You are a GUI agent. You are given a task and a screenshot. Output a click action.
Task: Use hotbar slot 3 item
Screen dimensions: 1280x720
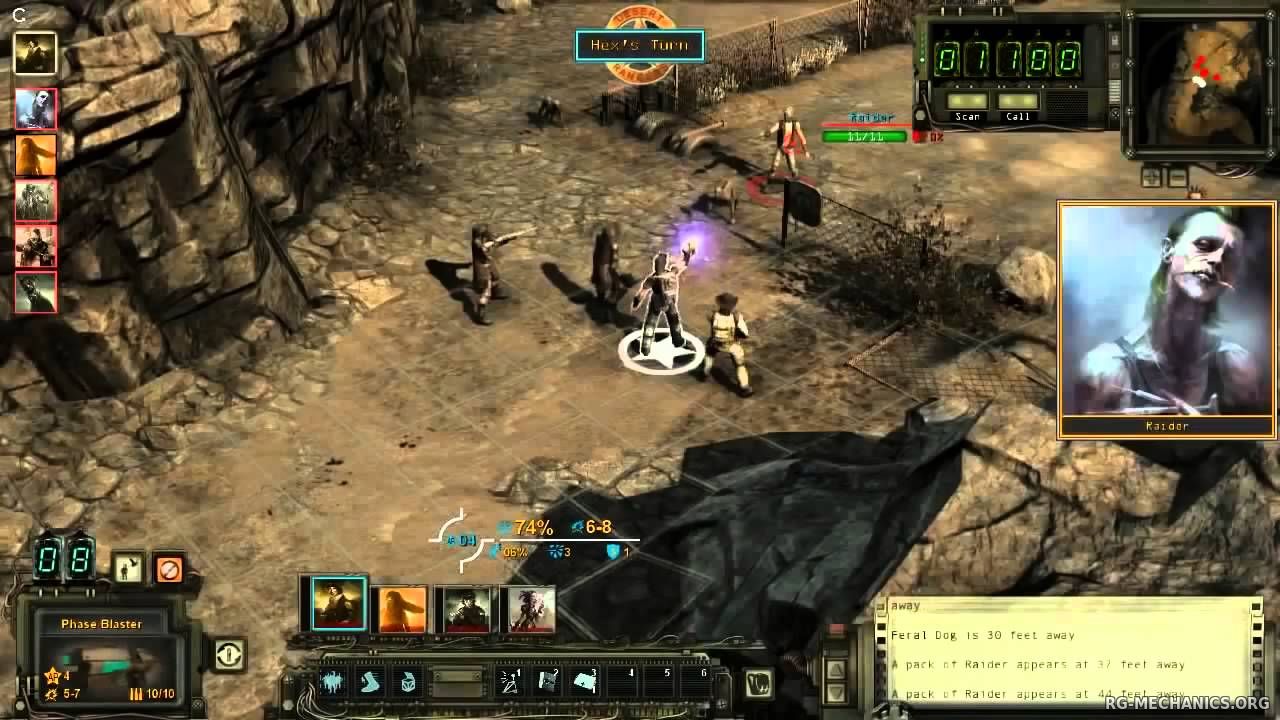pyautogui.click(x=585, y=681)
